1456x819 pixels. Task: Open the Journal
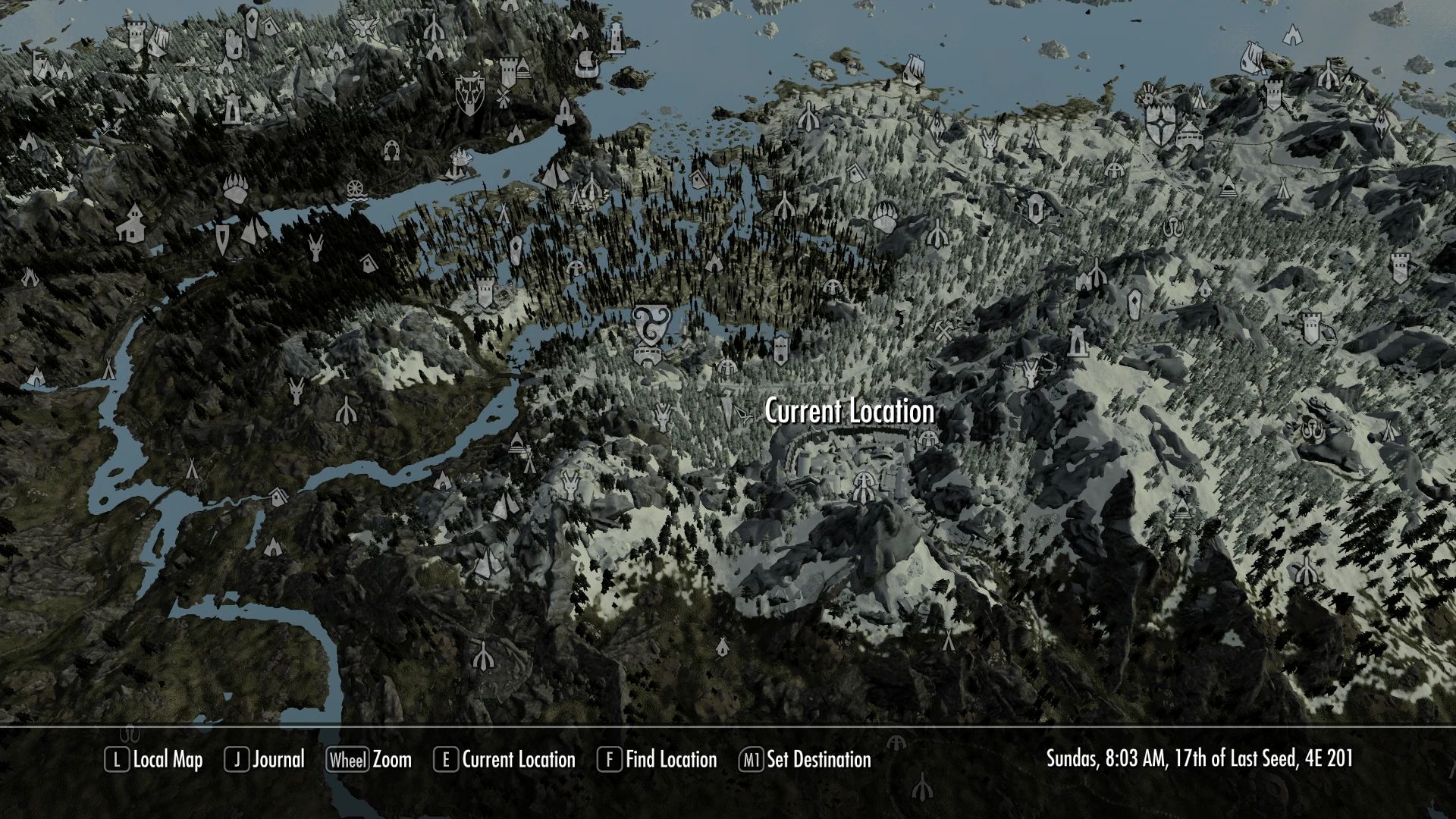click(277, 760)
